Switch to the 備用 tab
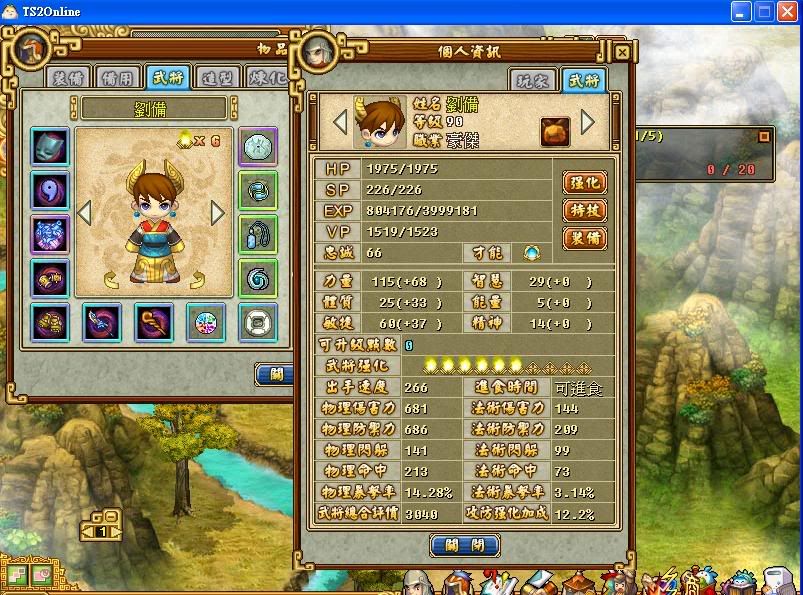 point(116,78)
